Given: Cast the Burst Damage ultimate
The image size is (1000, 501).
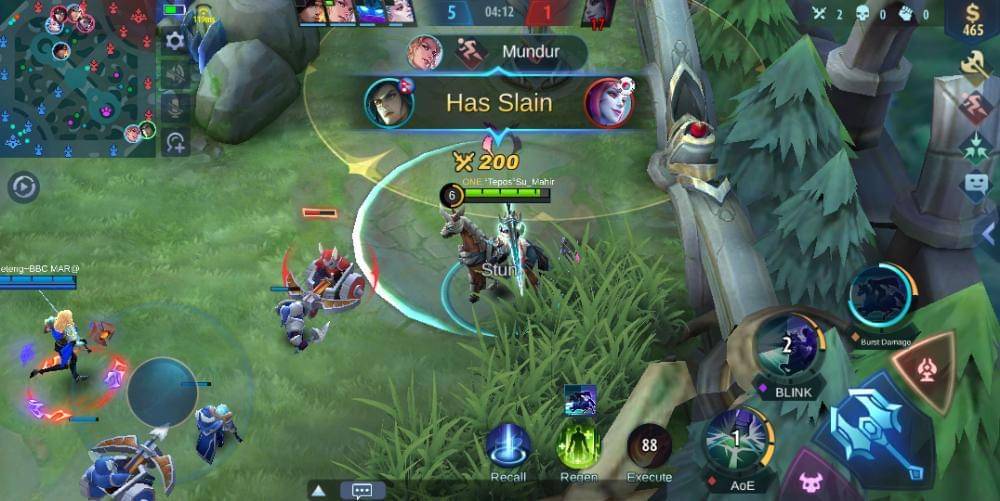Looking at the screenshot, I should click(x=880, y=297).
